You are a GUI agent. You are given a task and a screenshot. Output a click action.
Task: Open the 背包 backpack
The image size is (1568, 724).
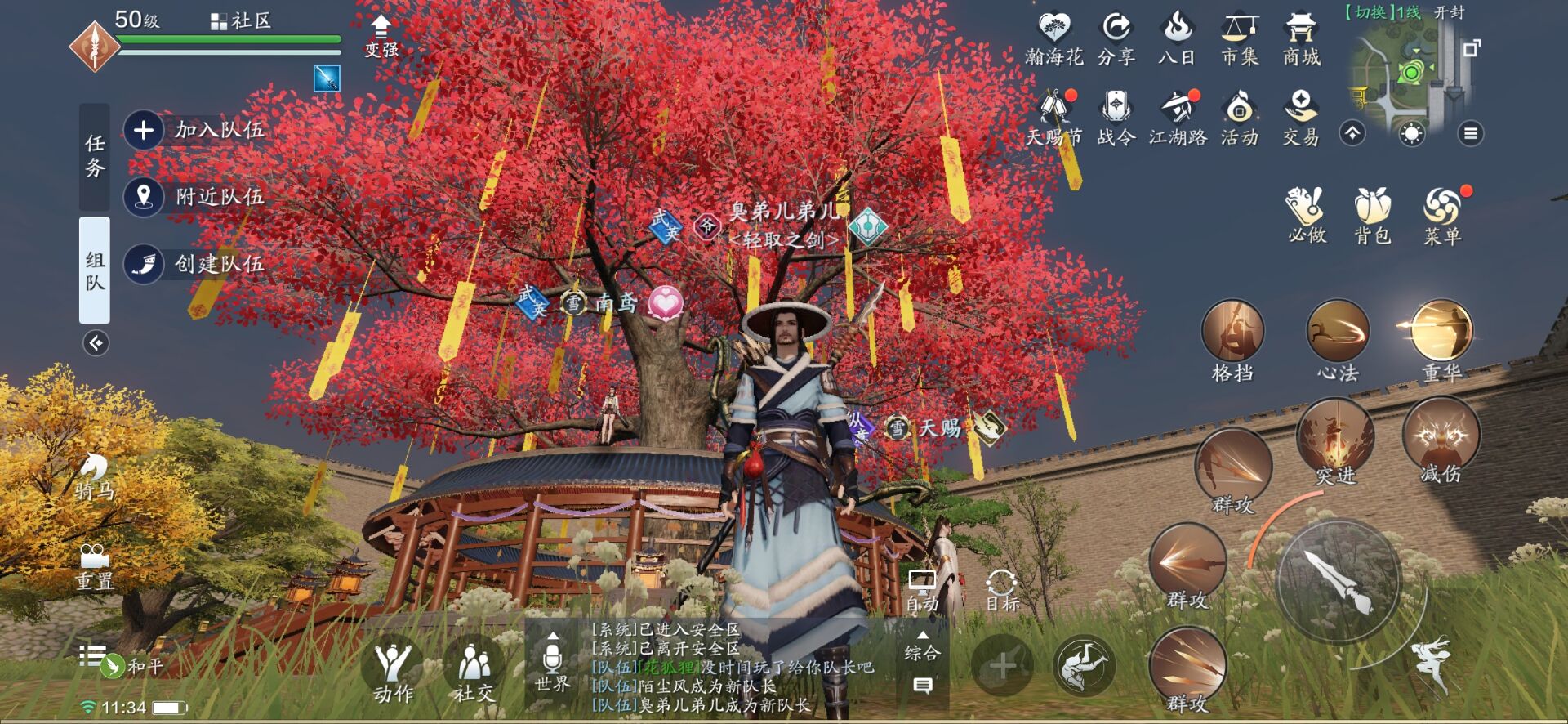1373,211
